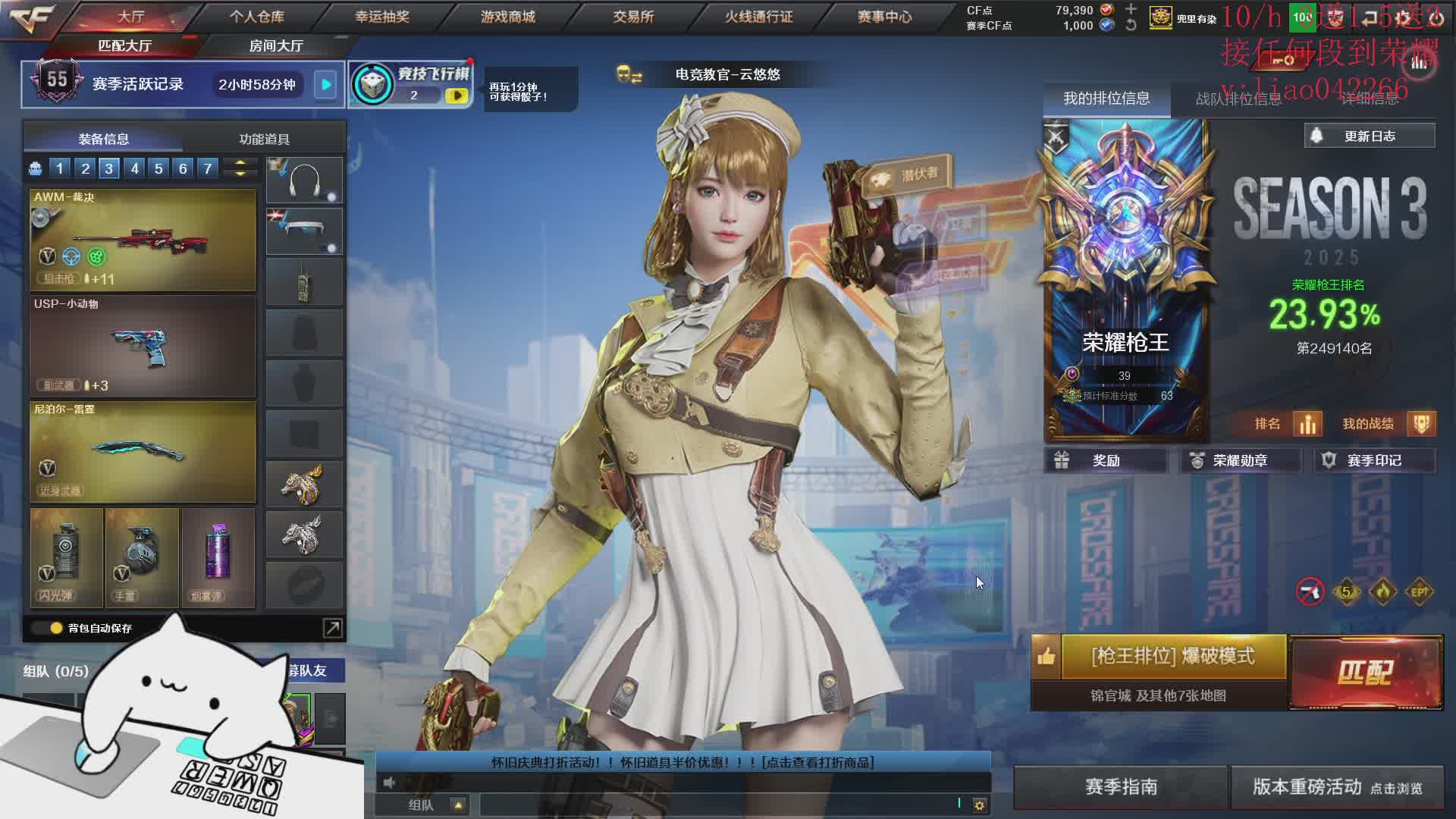Open 赛季印记 panel
This screenshot has width=1456, height=819.
(1373, 461)
